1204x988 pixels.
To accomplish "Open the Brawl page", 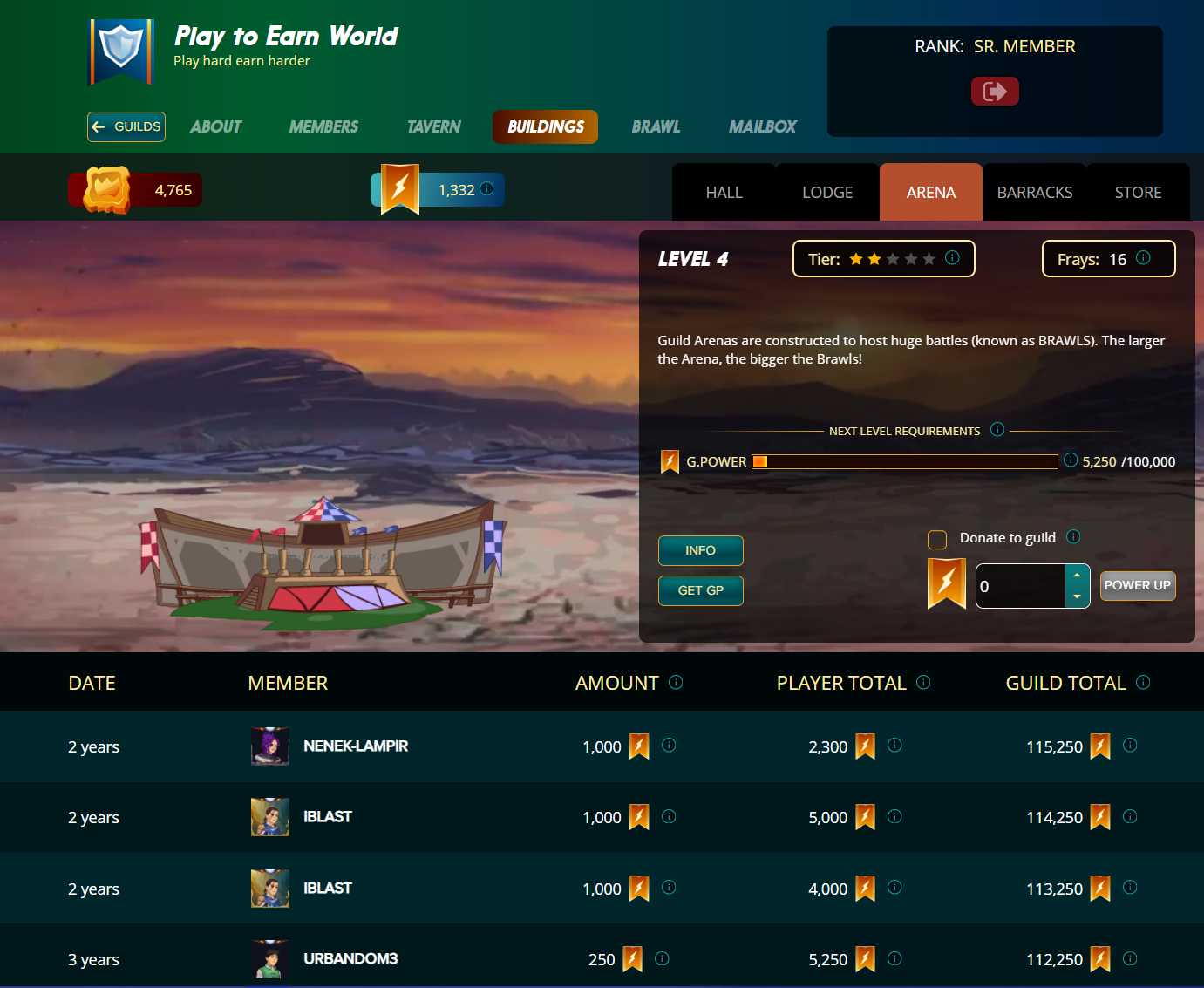I will tap(656, 126).
